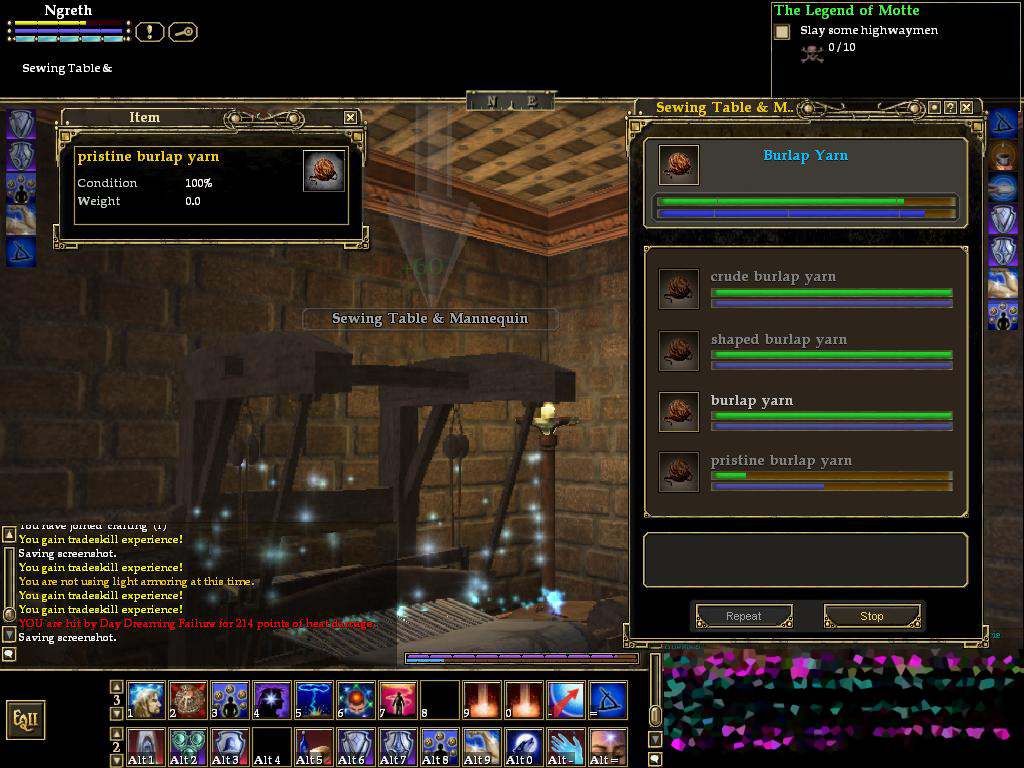Close the Item info window
This screenshot has height=768, width=1024.
pos(350,117)
